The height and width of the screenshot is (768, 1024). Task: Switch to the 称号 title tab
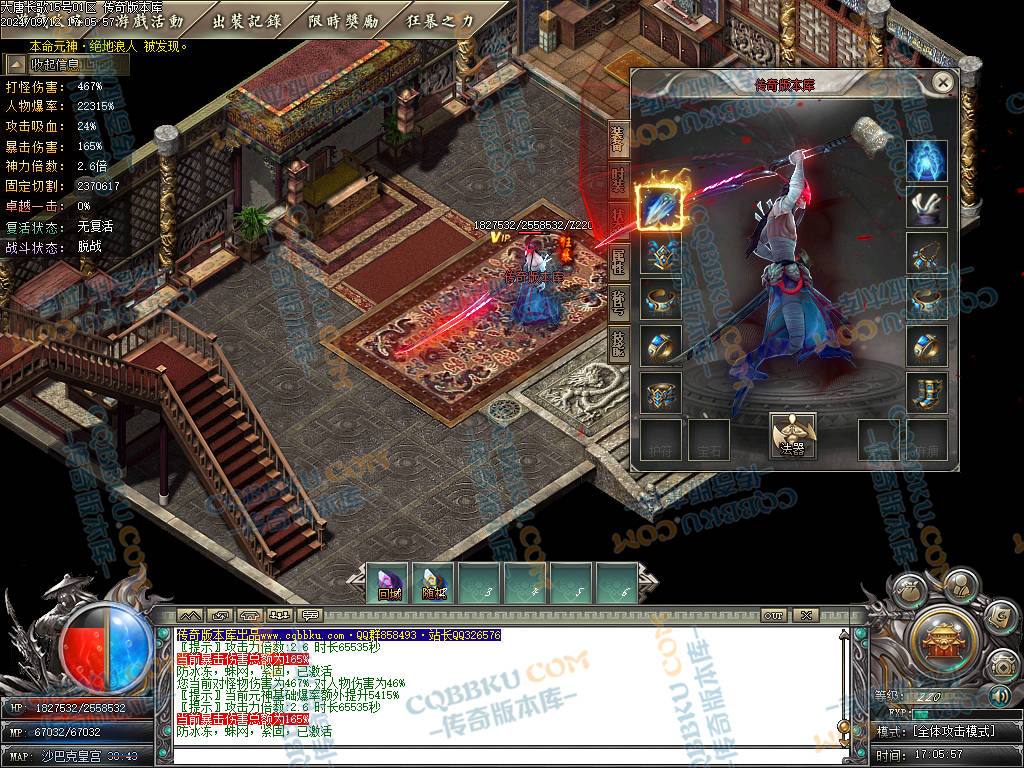coord(618,303)
